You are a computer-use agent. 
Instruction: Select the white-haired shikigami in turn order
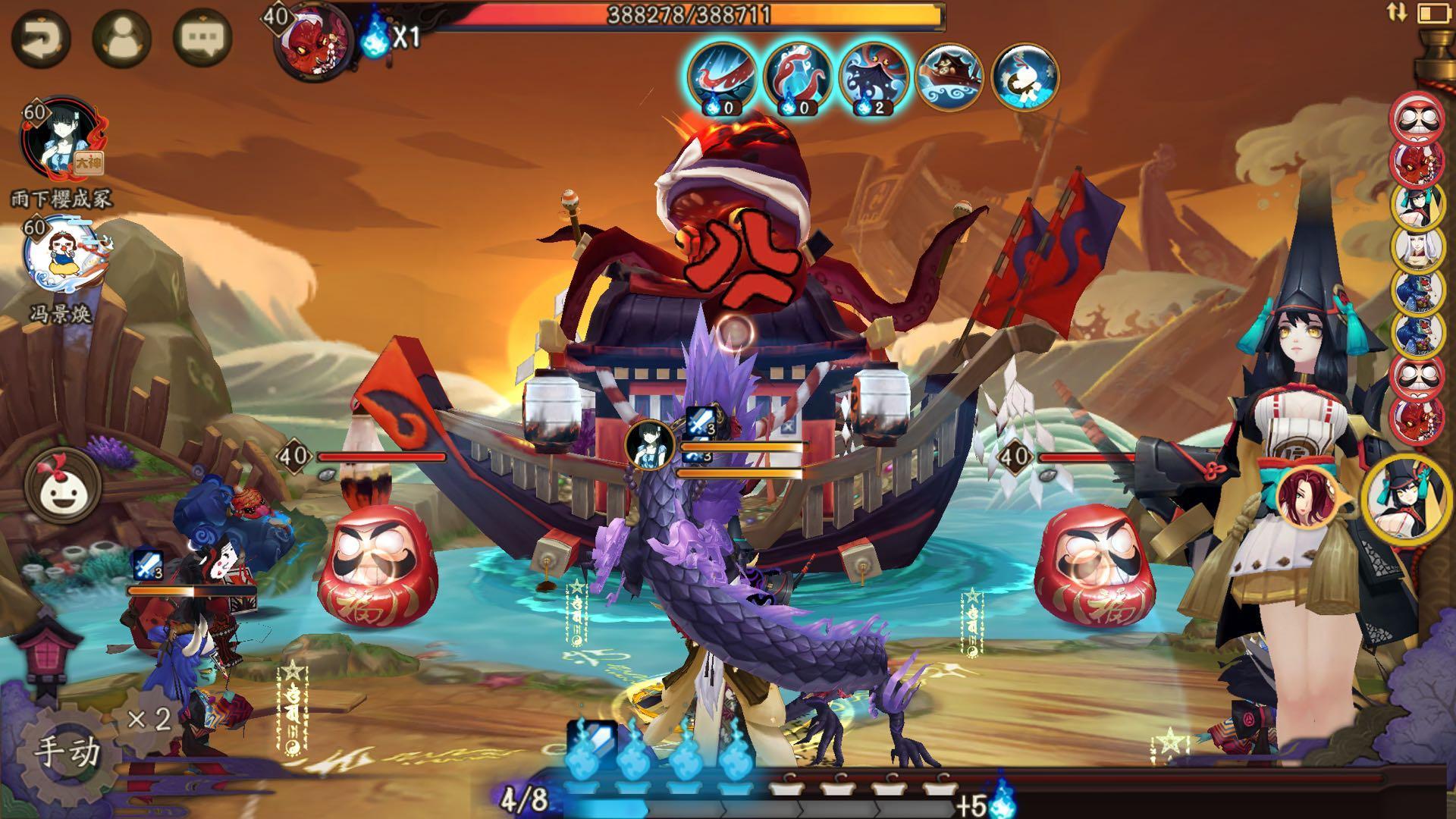[x=1417, y=247]
